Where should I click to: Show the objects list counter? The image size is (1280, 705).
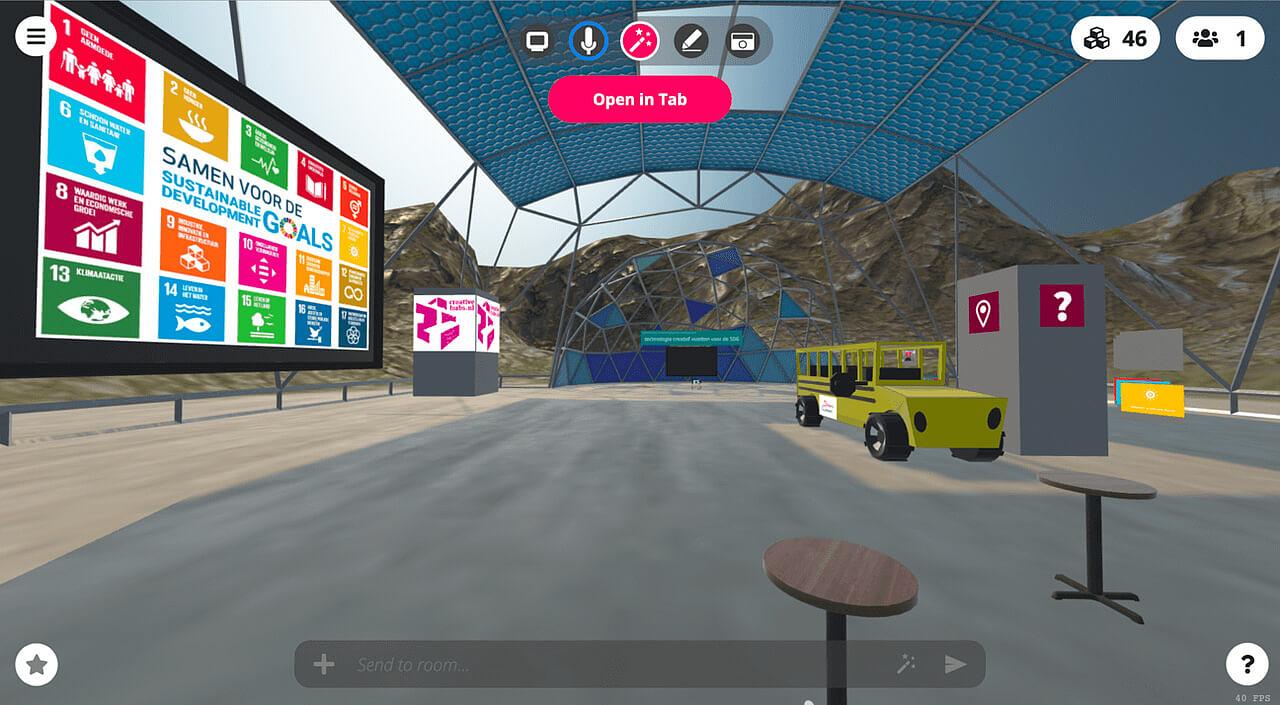[1115, 39]
